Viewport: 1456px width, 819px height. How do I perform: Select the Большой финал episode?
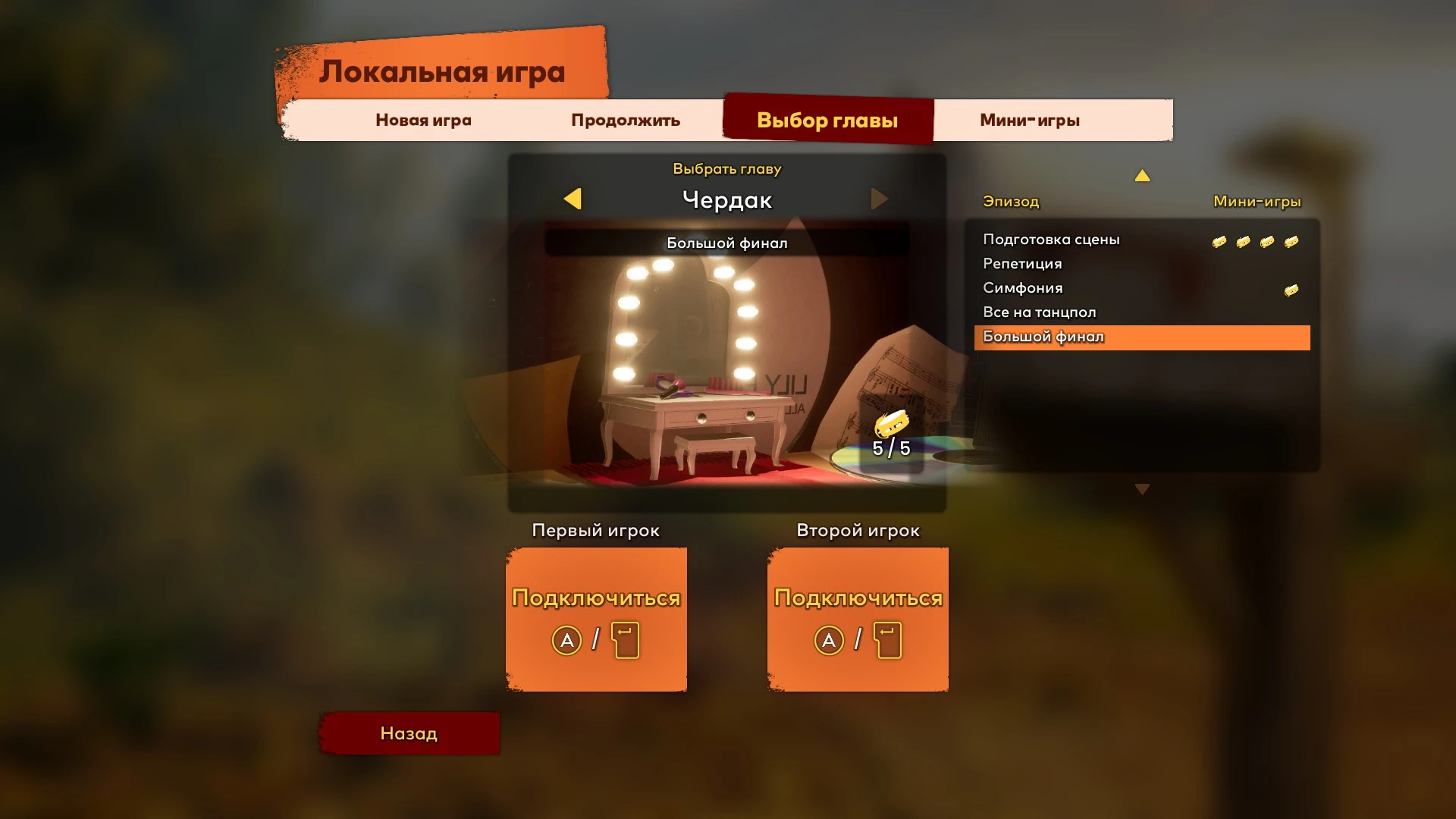[1044, 337]
